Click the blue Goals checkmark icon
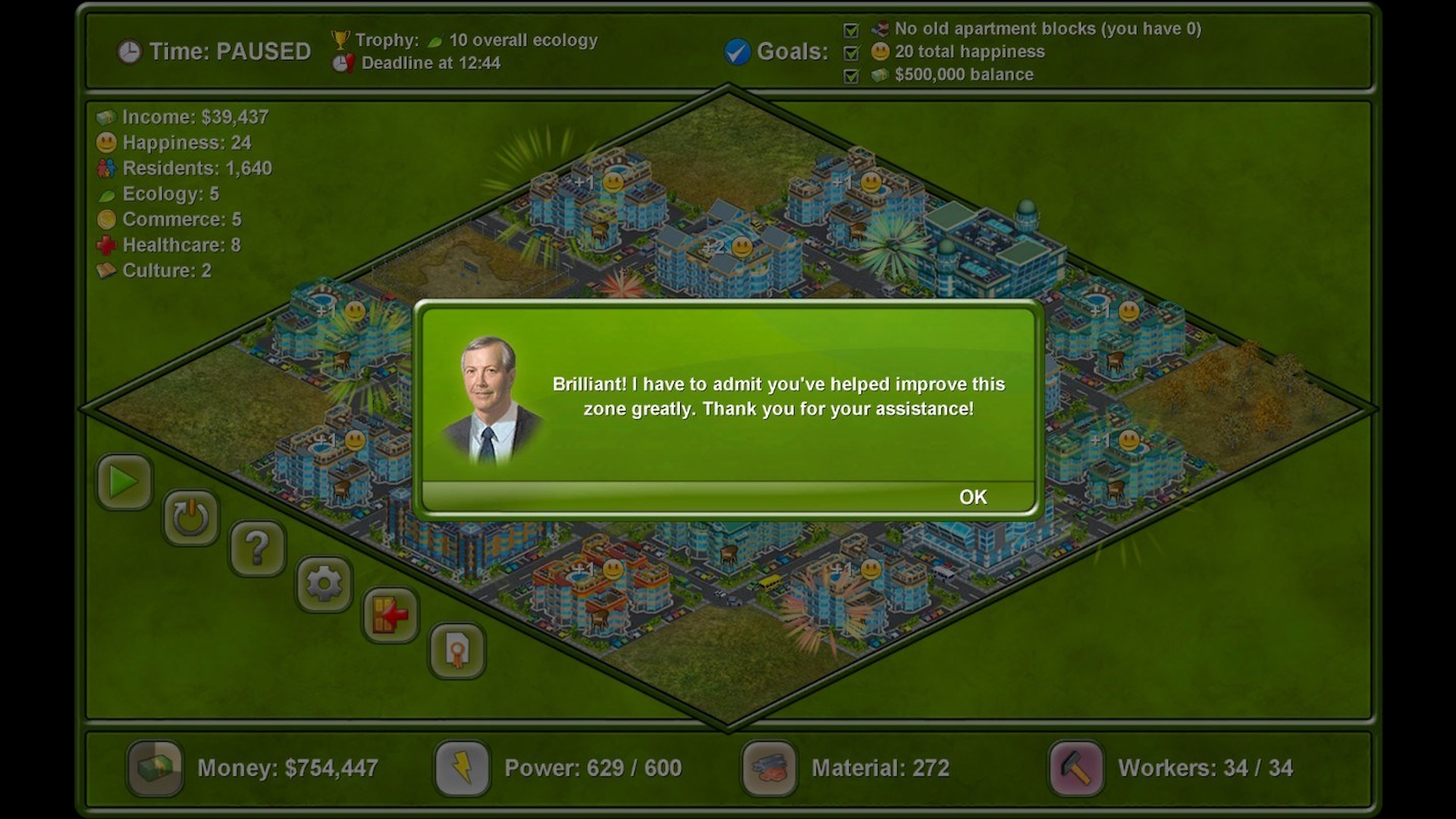 [736, 52]
